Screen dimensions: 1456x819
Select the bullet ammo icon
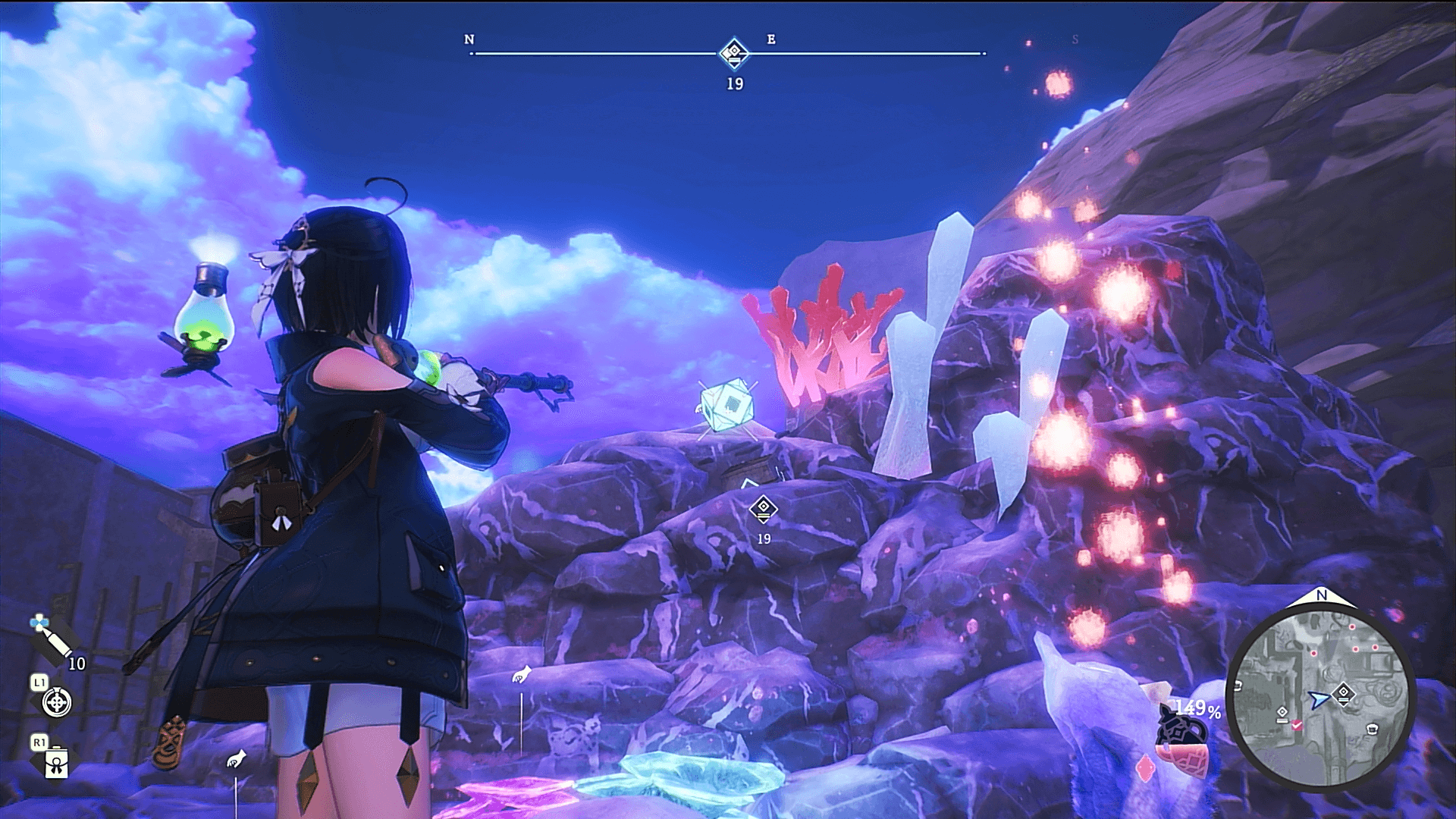(x=53, y=639)
